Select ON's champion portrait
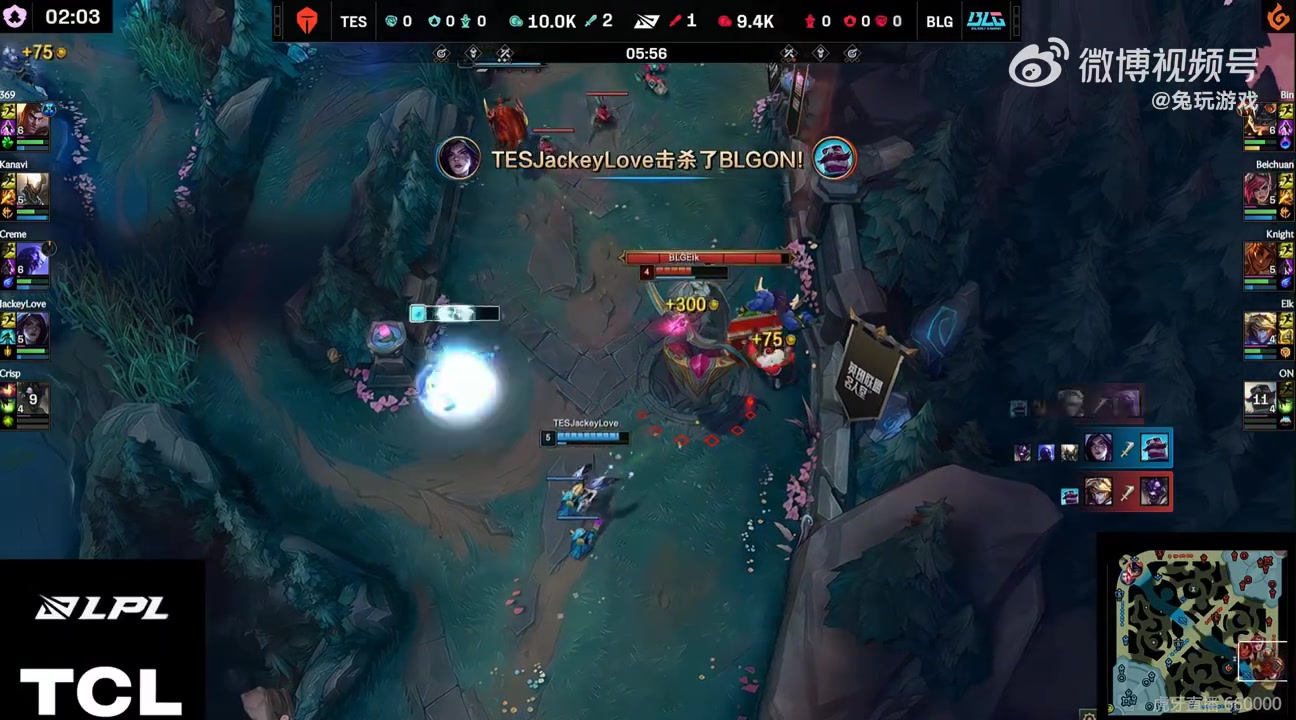 1261,399
